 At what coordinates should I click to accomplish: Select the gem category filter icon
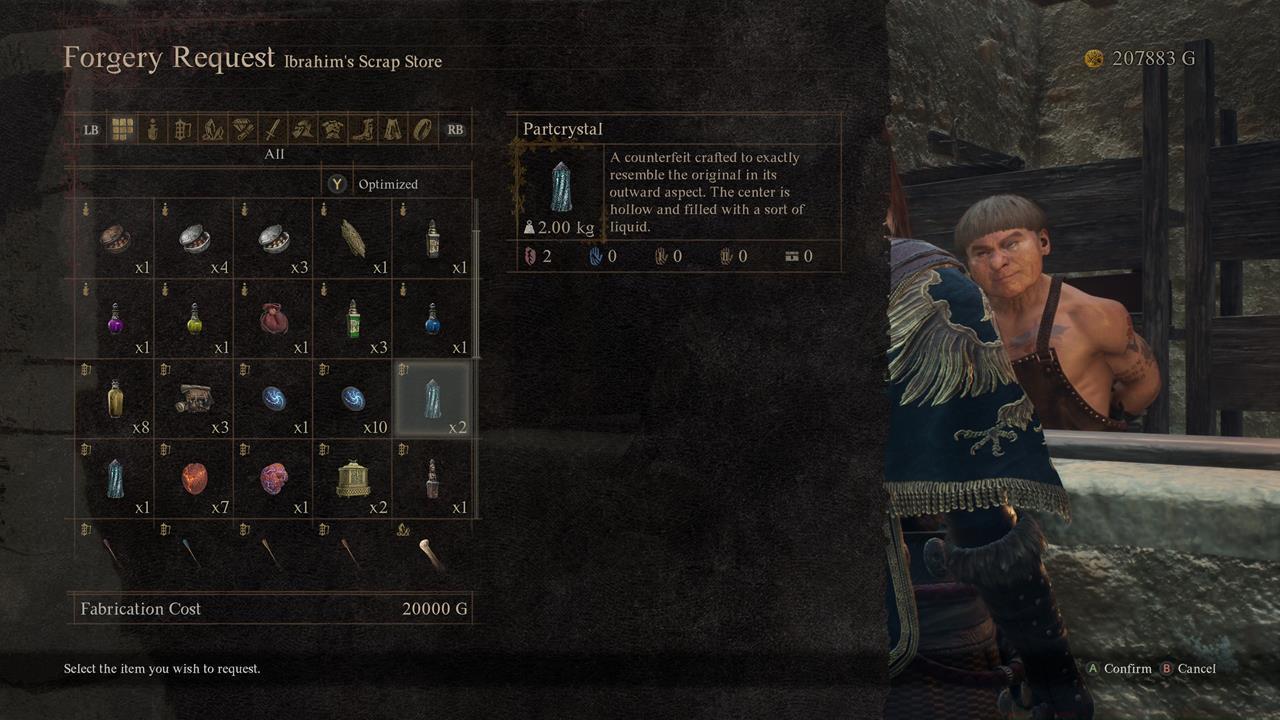pos(244,129)
